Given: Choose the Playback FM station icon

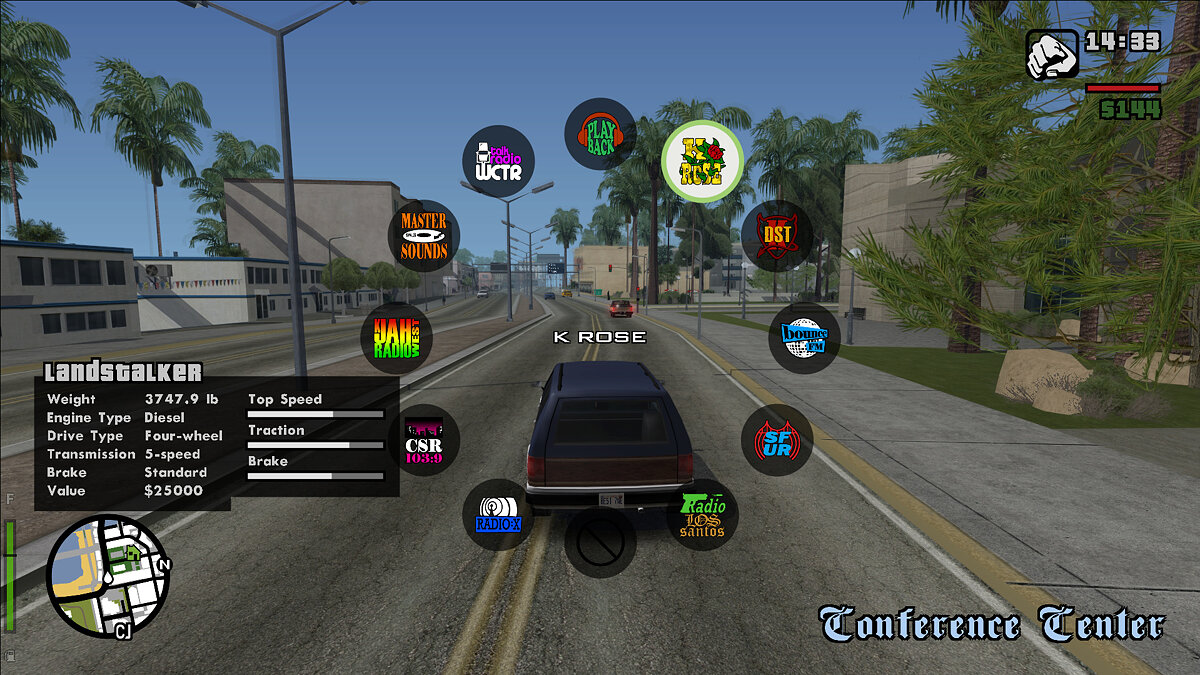Looking at the screenshot, I should pyautogui.click(x=600, y=134).
